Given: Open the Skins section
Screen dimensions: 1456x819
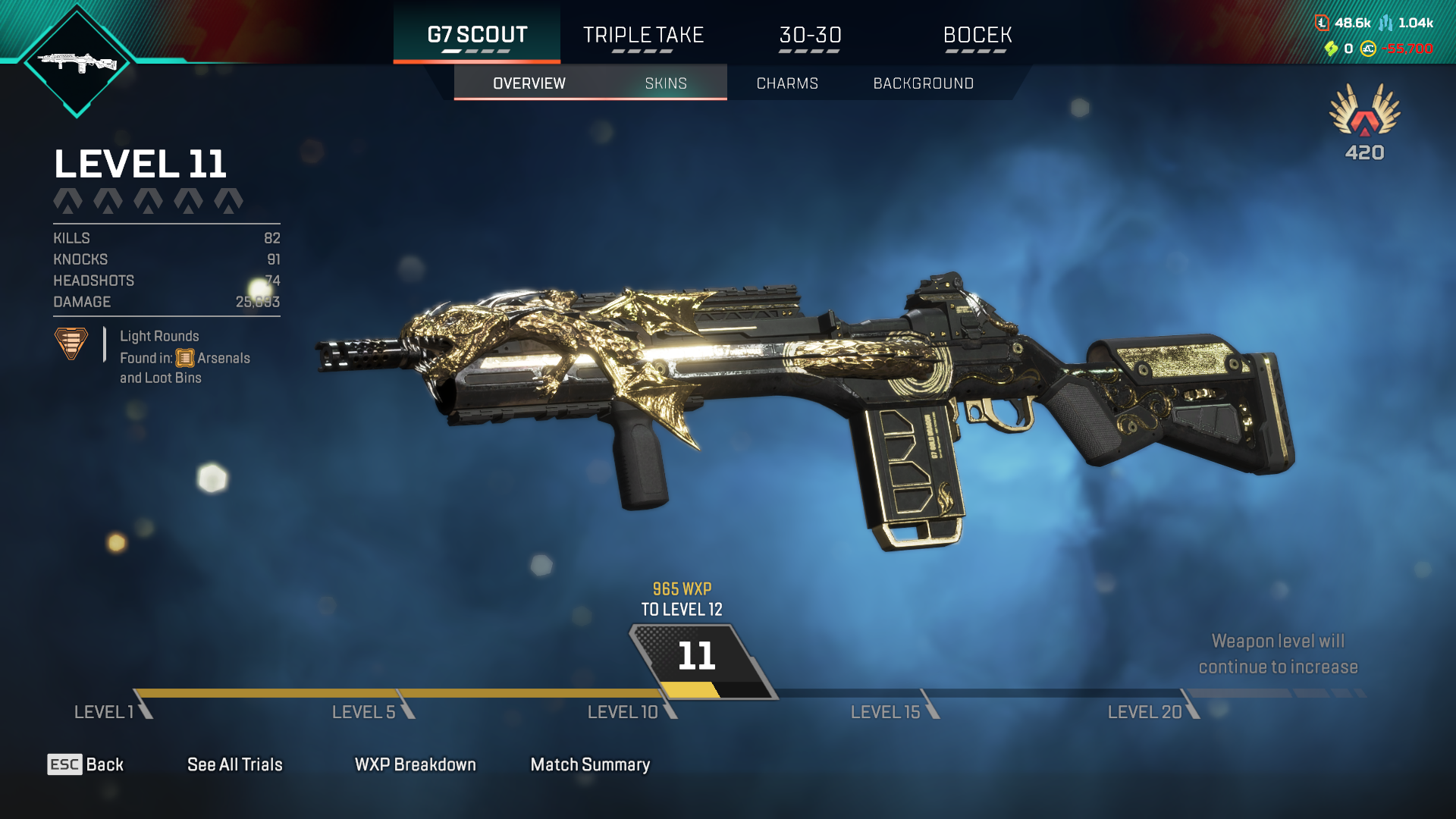Looking at the screenshot, I should tap(666, 83).
